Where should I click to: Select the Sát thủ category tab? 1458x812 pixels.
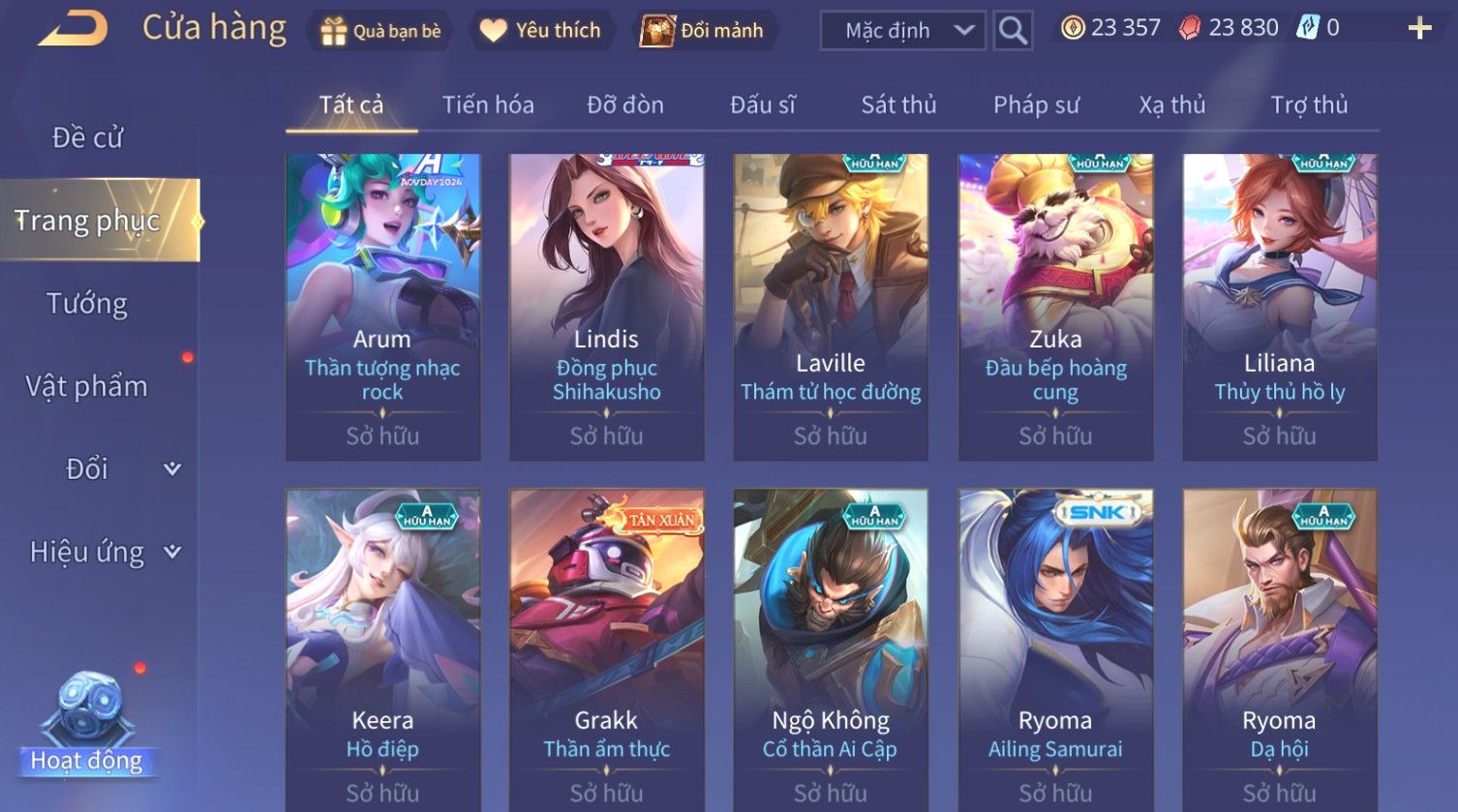coord(898,105)
